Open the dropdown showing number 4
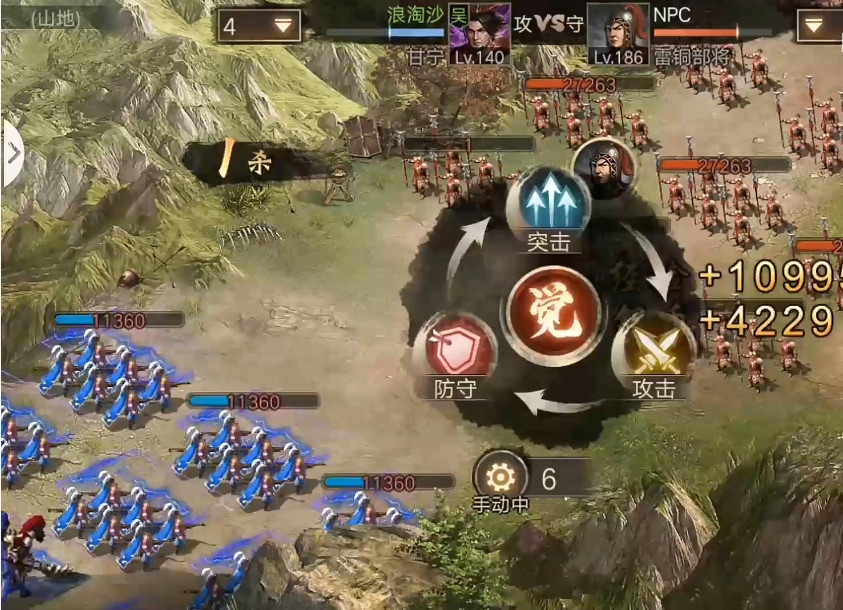 (x=258, y=26)
